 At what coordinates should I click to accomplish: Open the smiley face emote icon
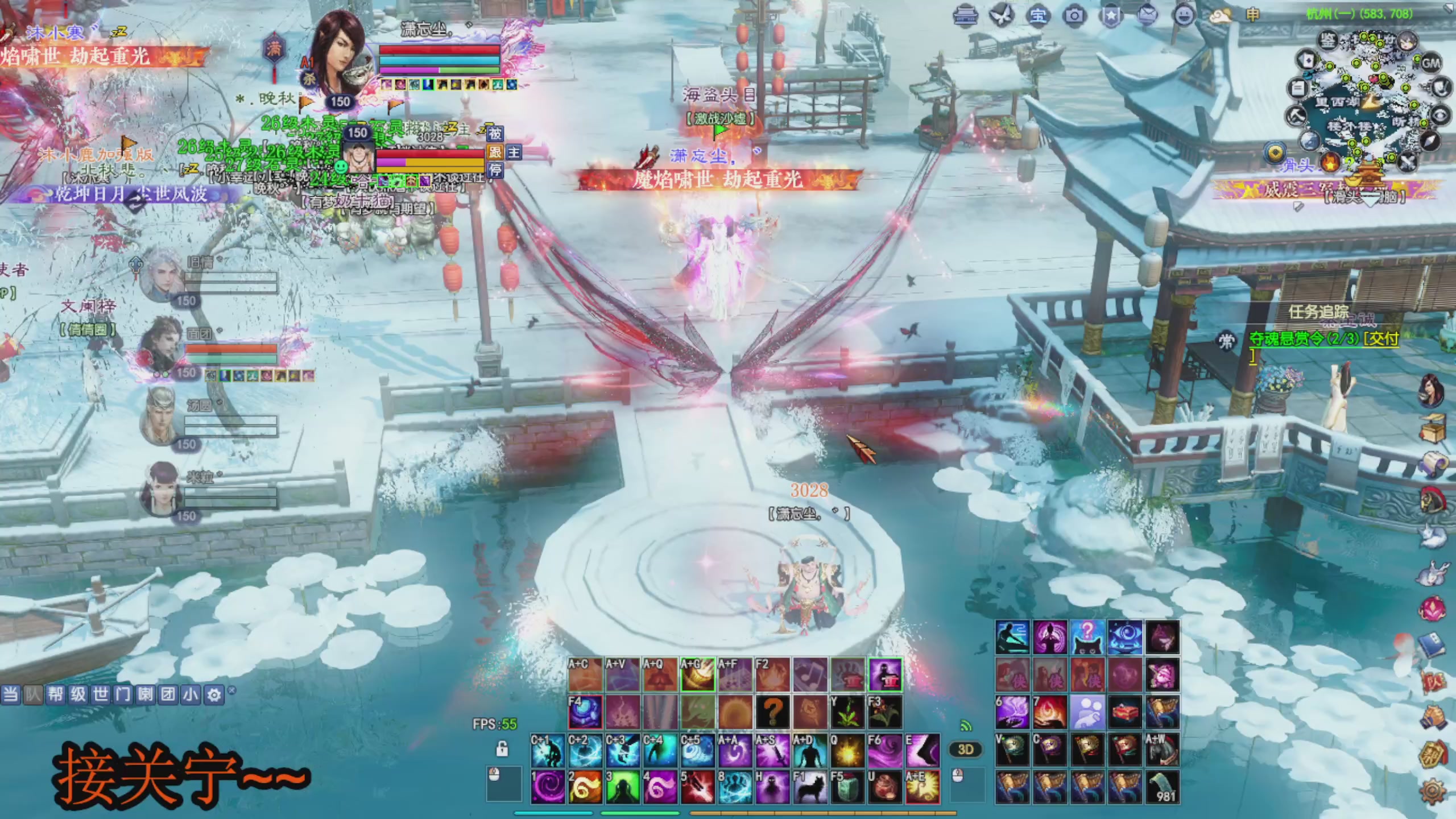pos(1184,15)
